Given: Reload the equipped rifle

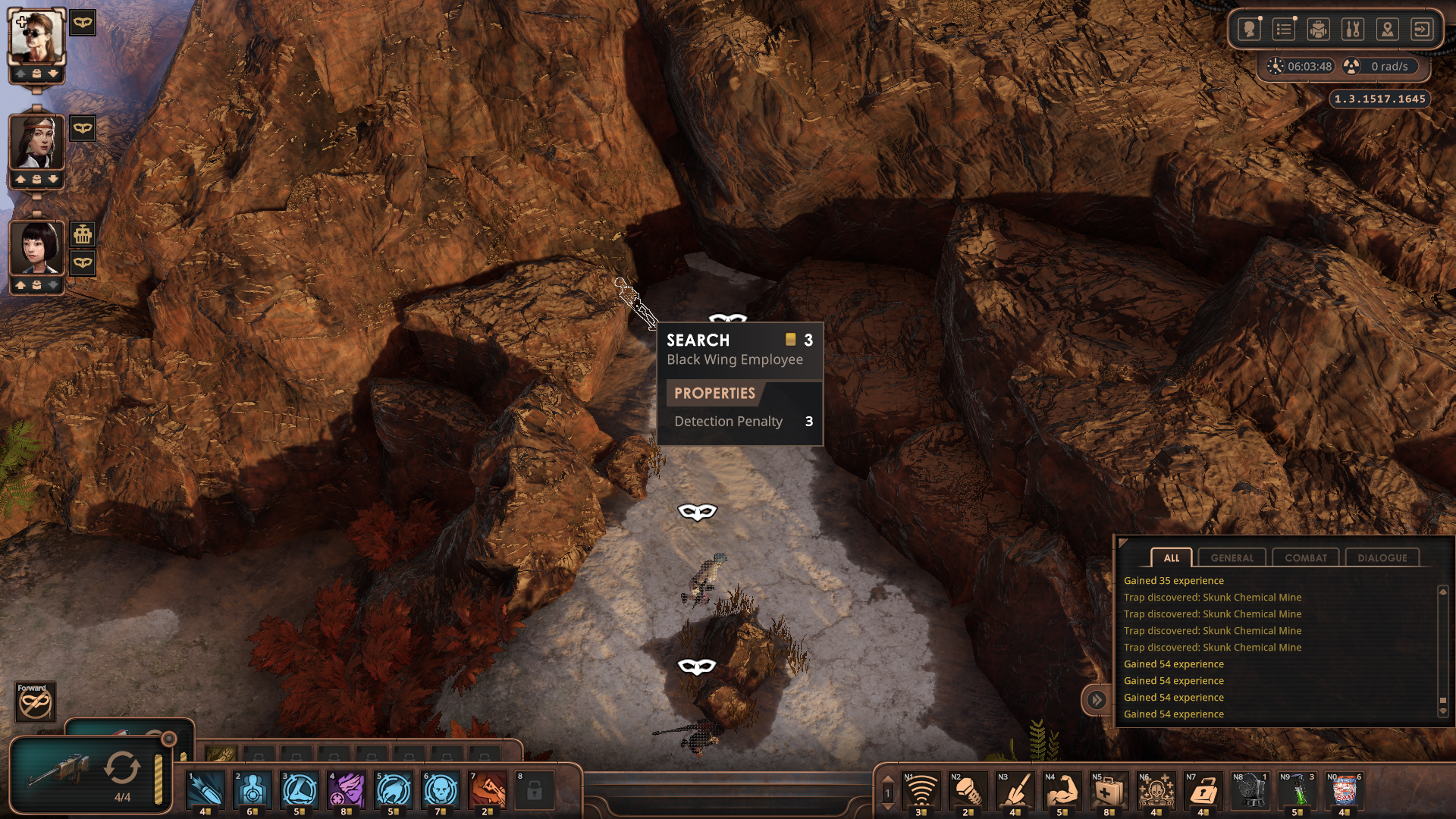Looking at the screenshot, I should (x=122, y=769).
